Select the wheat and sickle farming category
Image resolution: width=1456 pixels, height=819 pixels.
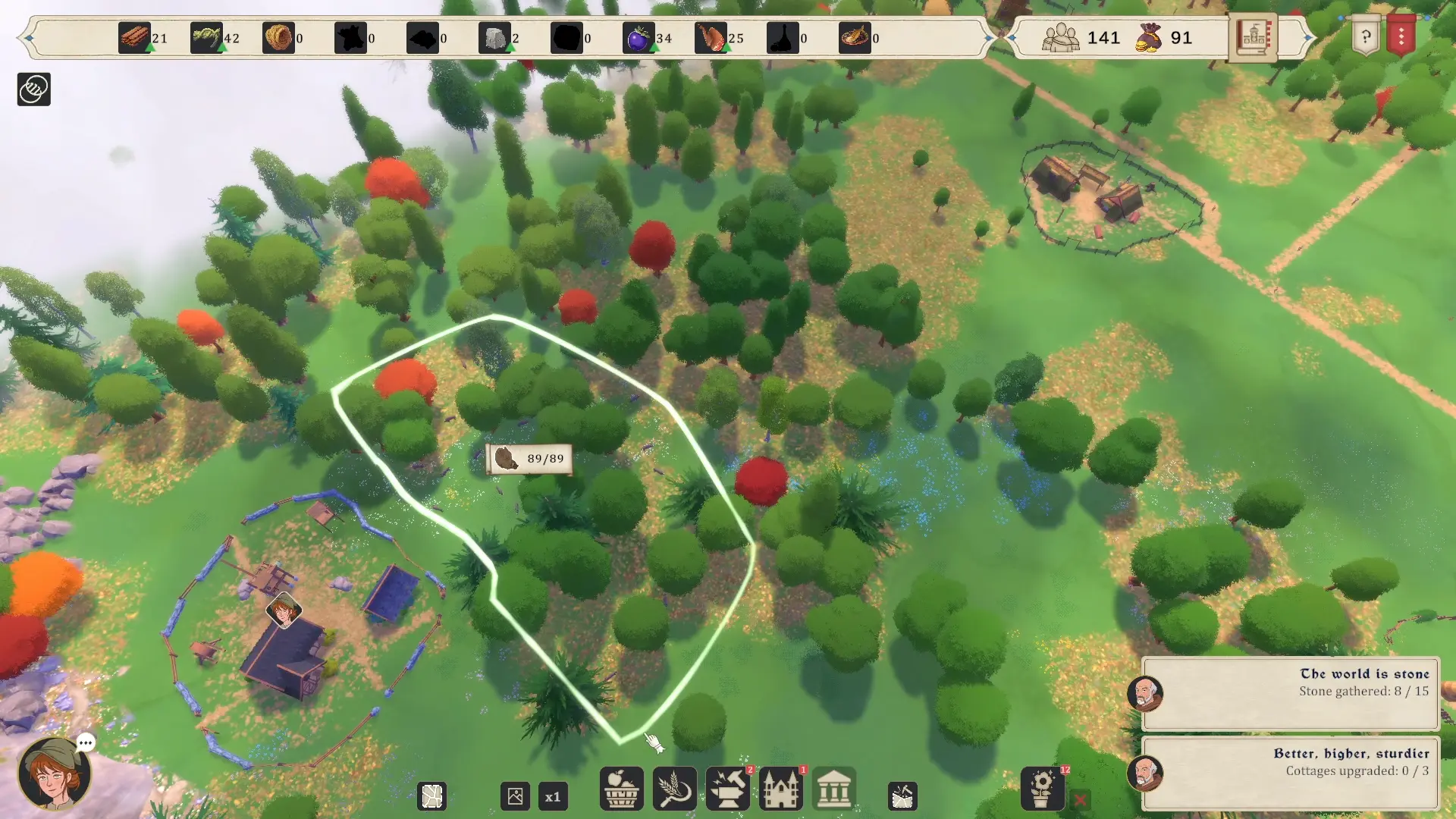tap(674, 789)
